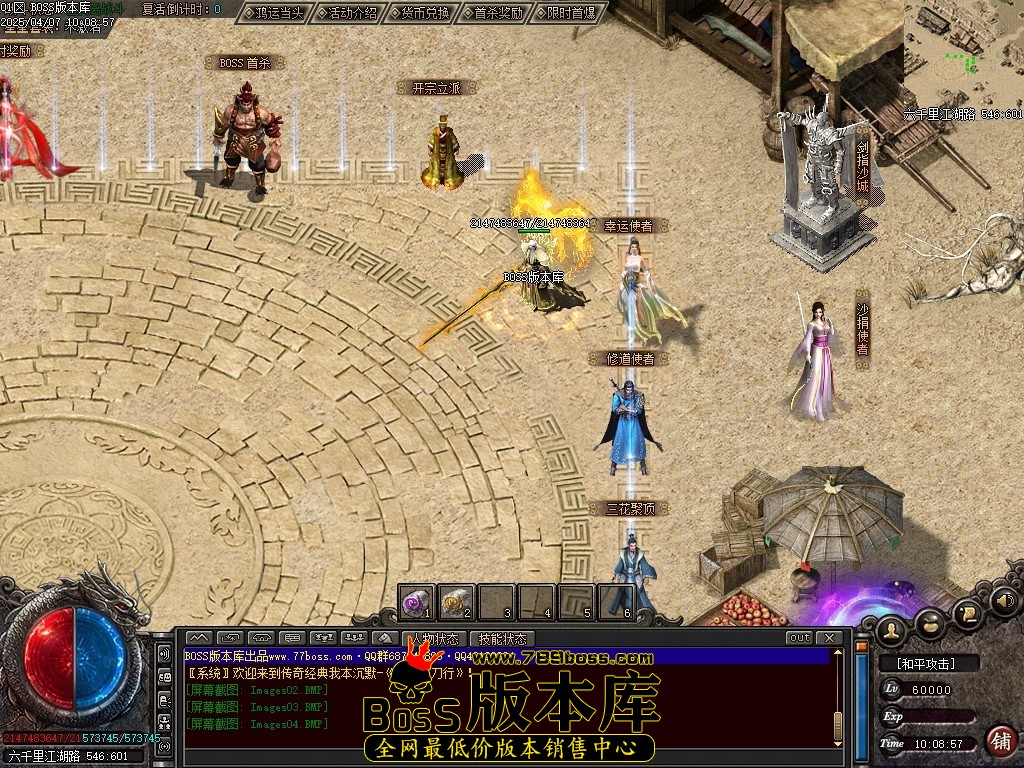Use the purple scroll in hotbar slot 1
Screen dimensions: 1024x768
point(416,602)
